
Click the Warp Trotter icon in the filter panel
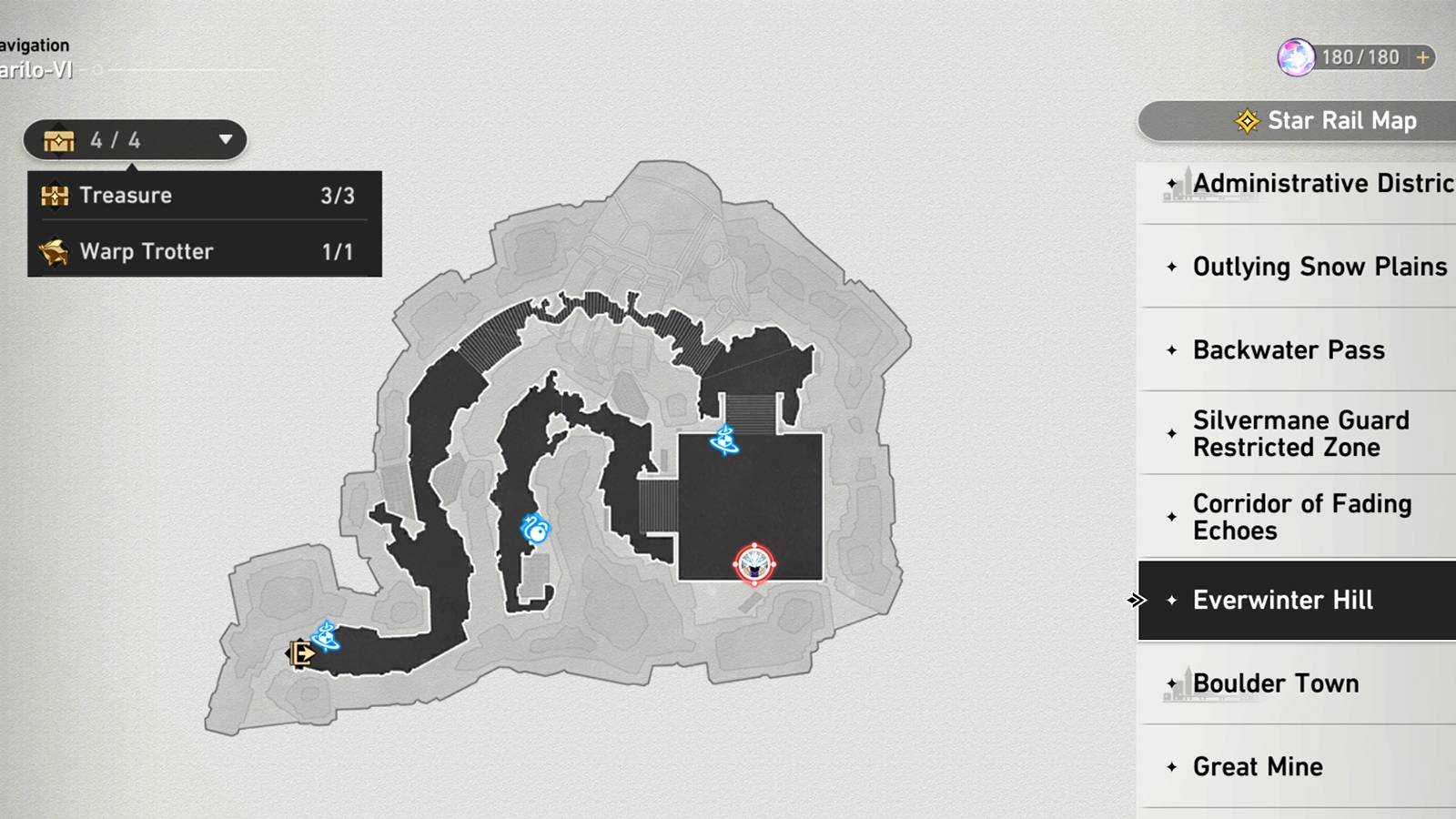pyautogui.click(x=55, y=251)
